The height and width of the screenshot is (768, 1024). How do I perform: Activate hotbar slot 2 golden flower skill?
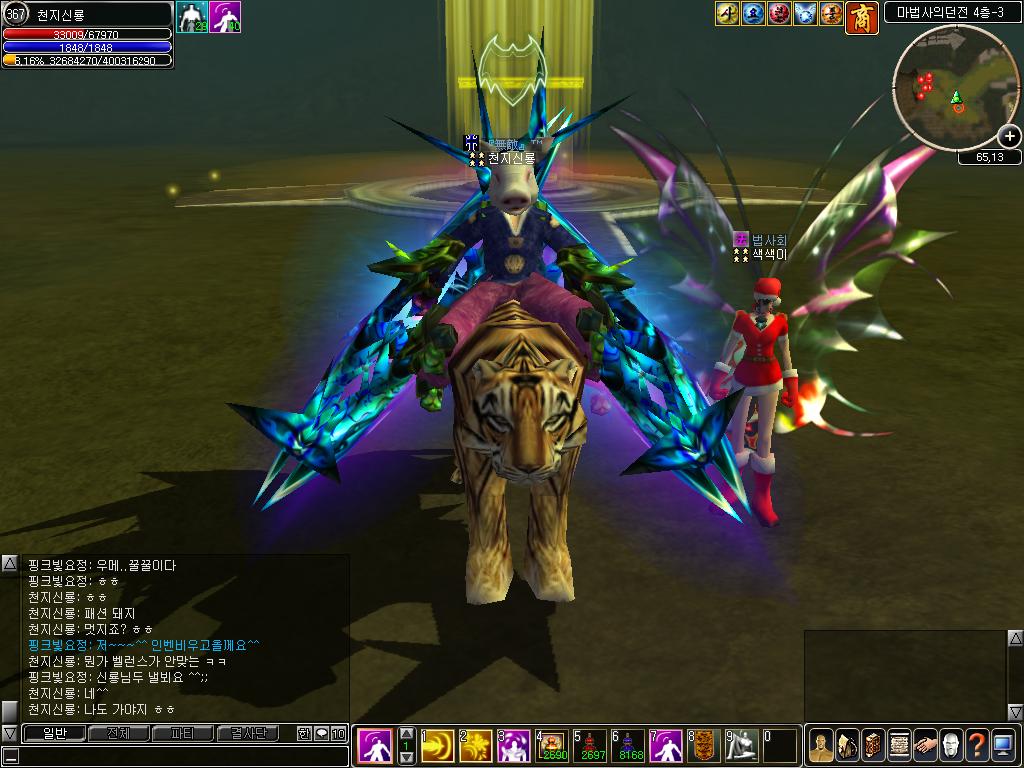tap(475, 746)
